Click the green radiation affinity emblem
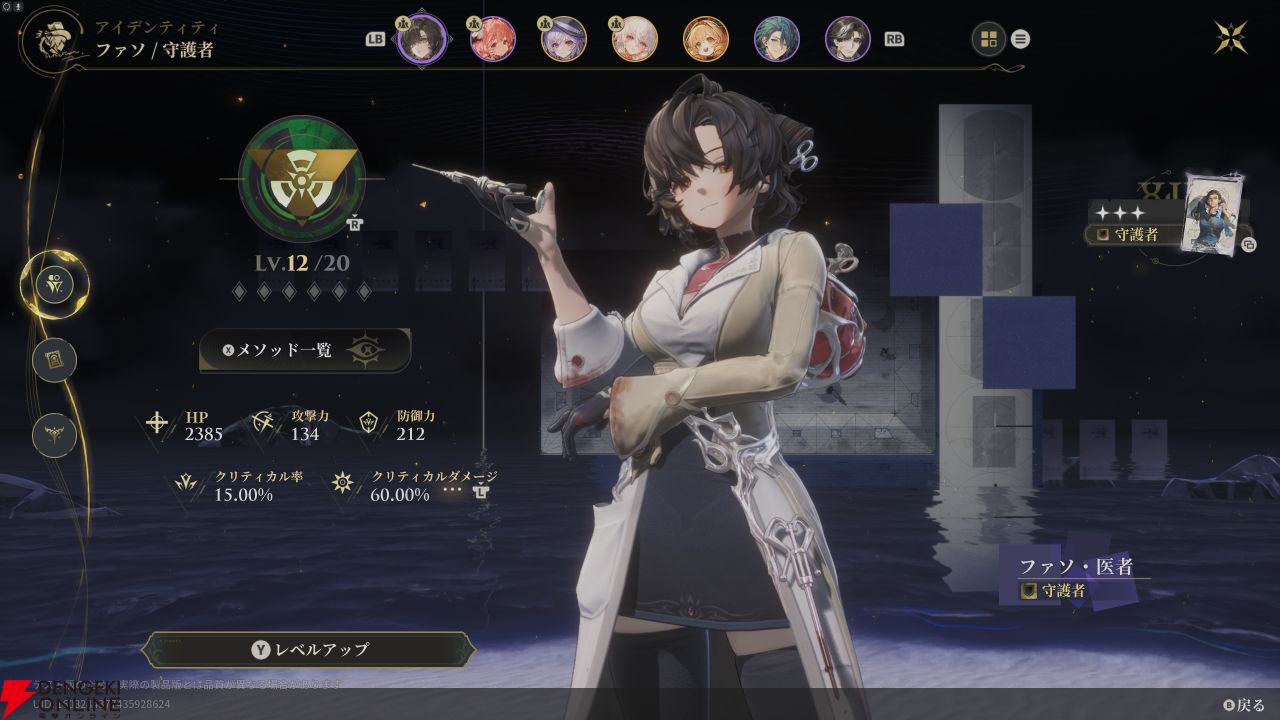1280x720 pixels. click(x=302, y=179)
